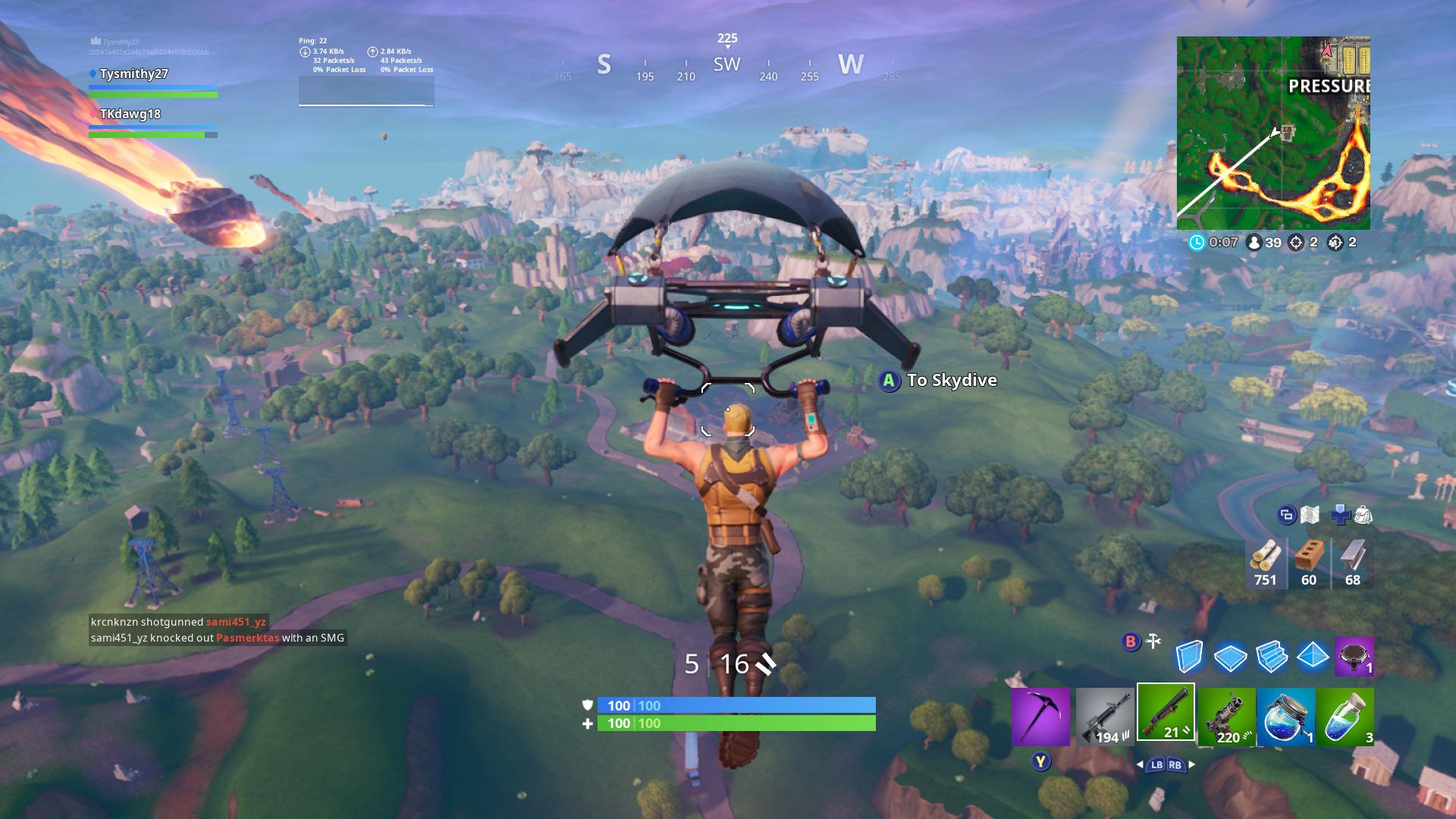Select the pickaxe in the first hotbar slot
This screenshot has height=819, width=1456.
[1043, 717]
